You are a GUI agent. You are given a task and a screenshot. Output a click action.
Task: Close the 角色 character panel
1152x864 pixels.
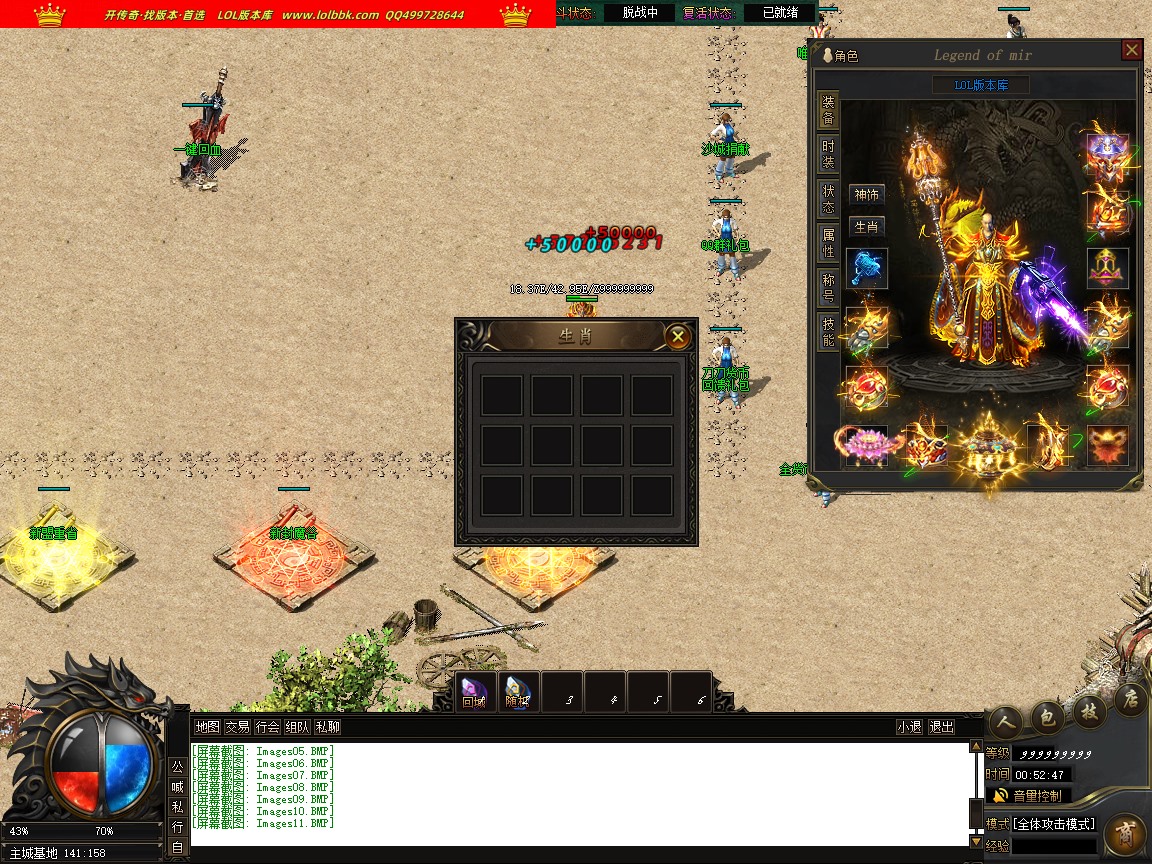pos(1131,50)
